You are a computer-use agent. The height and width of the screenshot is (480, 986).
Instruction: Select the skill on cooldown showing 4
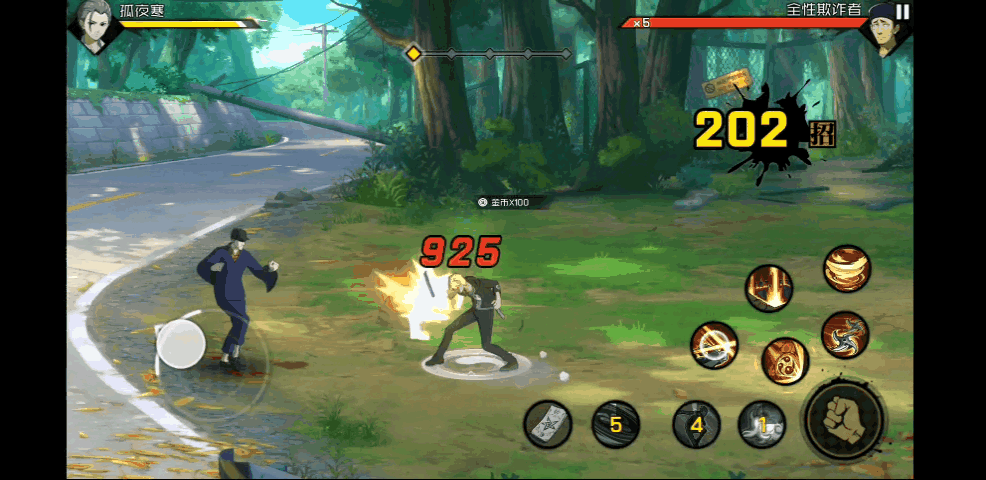(x=697, y=425)
